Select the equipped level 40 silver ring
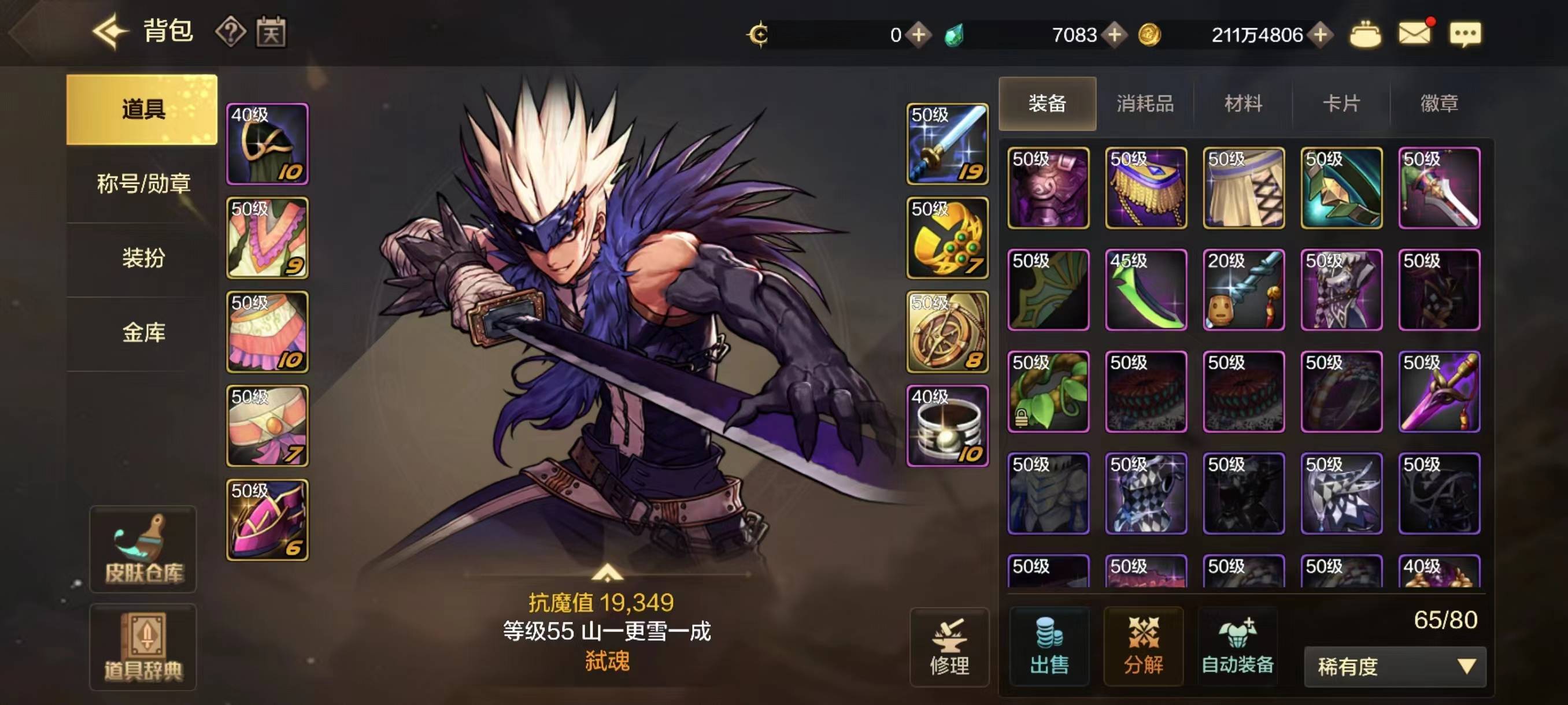Viewport: 1568px width, 705px height. click(x=947, y=426)
